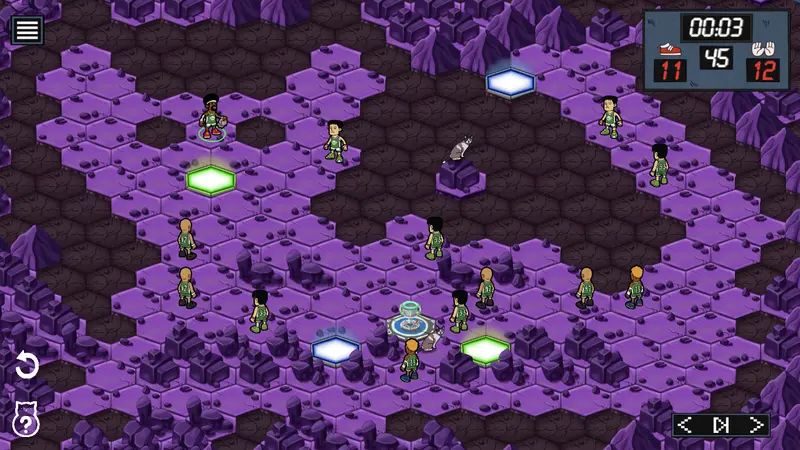The image size is (800, 450).
Task: Open the cat help hint
Action: 25,419
